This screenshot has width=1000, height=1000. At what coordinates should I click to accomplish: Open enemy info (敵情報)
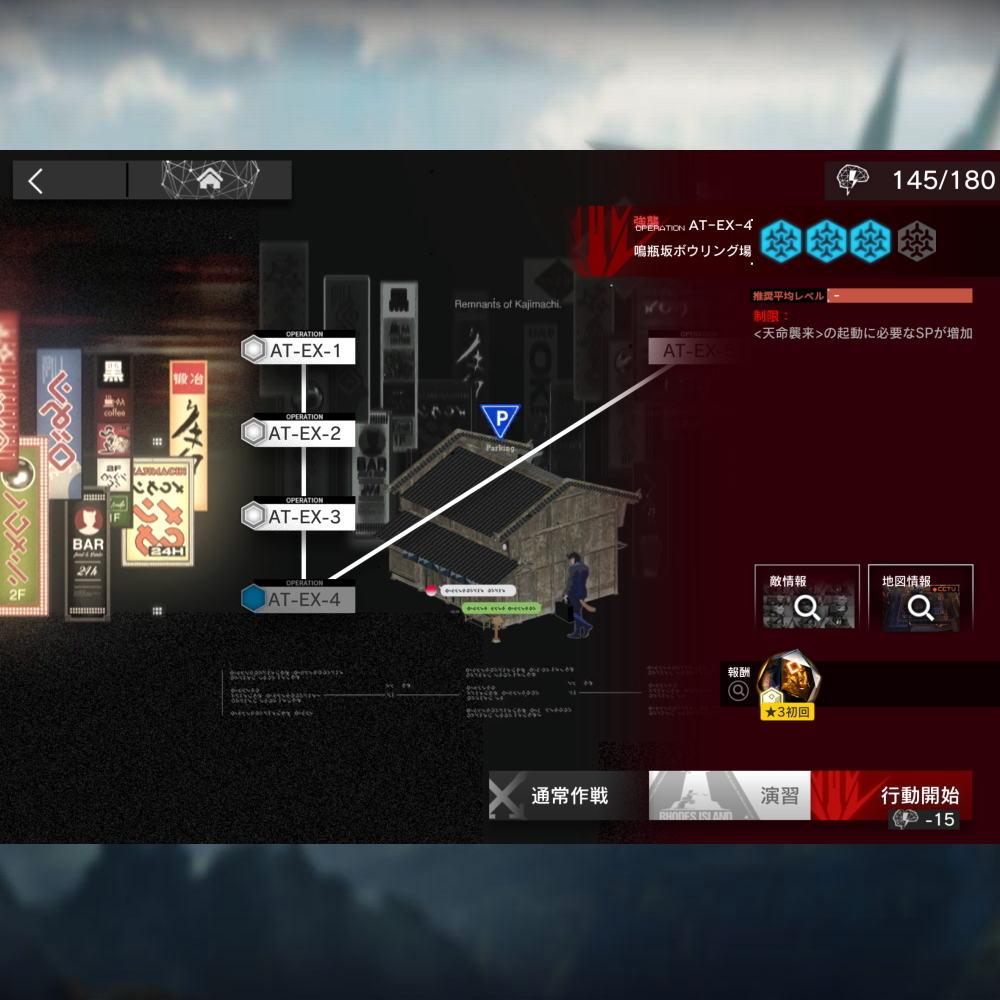pos(806,599)
